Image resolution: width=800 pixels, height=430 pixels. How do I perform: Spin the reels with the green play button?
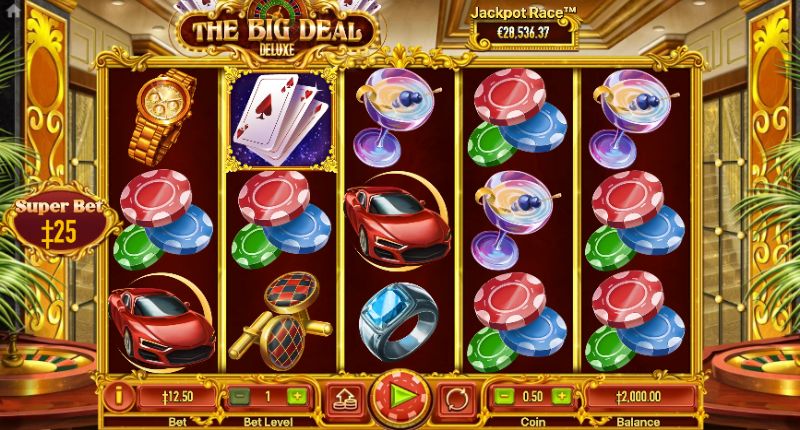tap(399, 397)
